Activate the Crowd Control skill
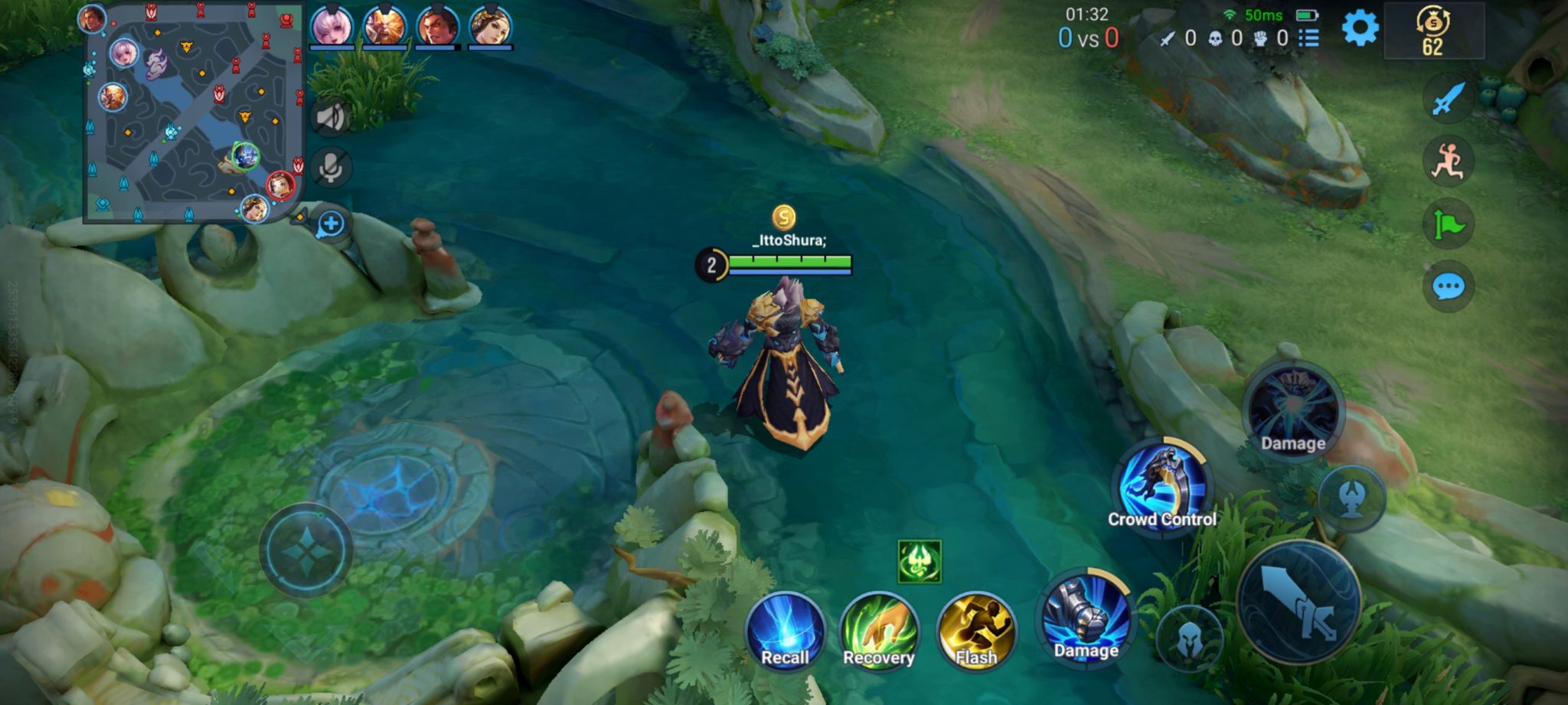This screenshot has width=1568, height=705. pos(1161,486)
